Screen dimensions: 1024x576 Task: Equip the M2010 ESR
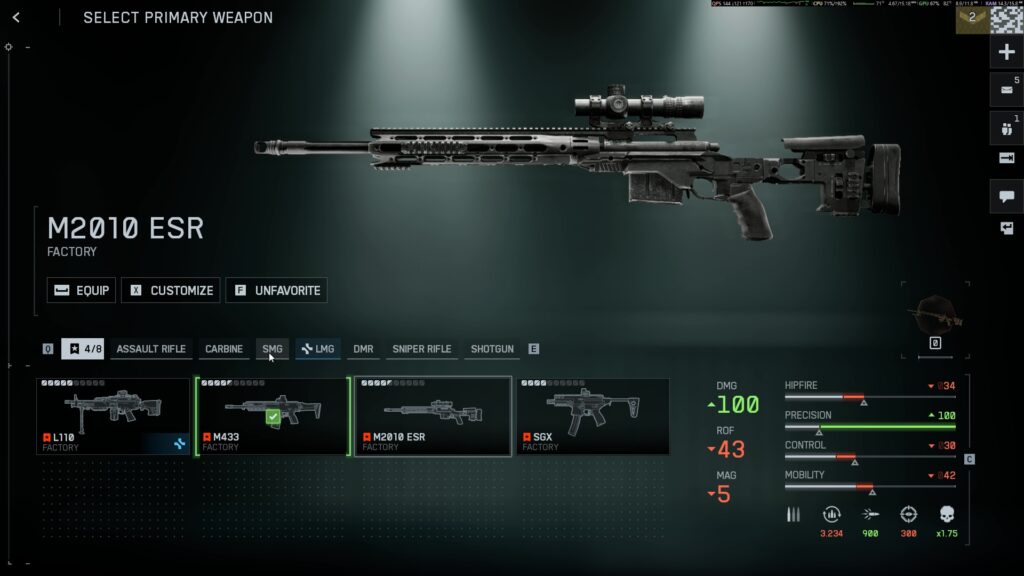tap(82, 290)
